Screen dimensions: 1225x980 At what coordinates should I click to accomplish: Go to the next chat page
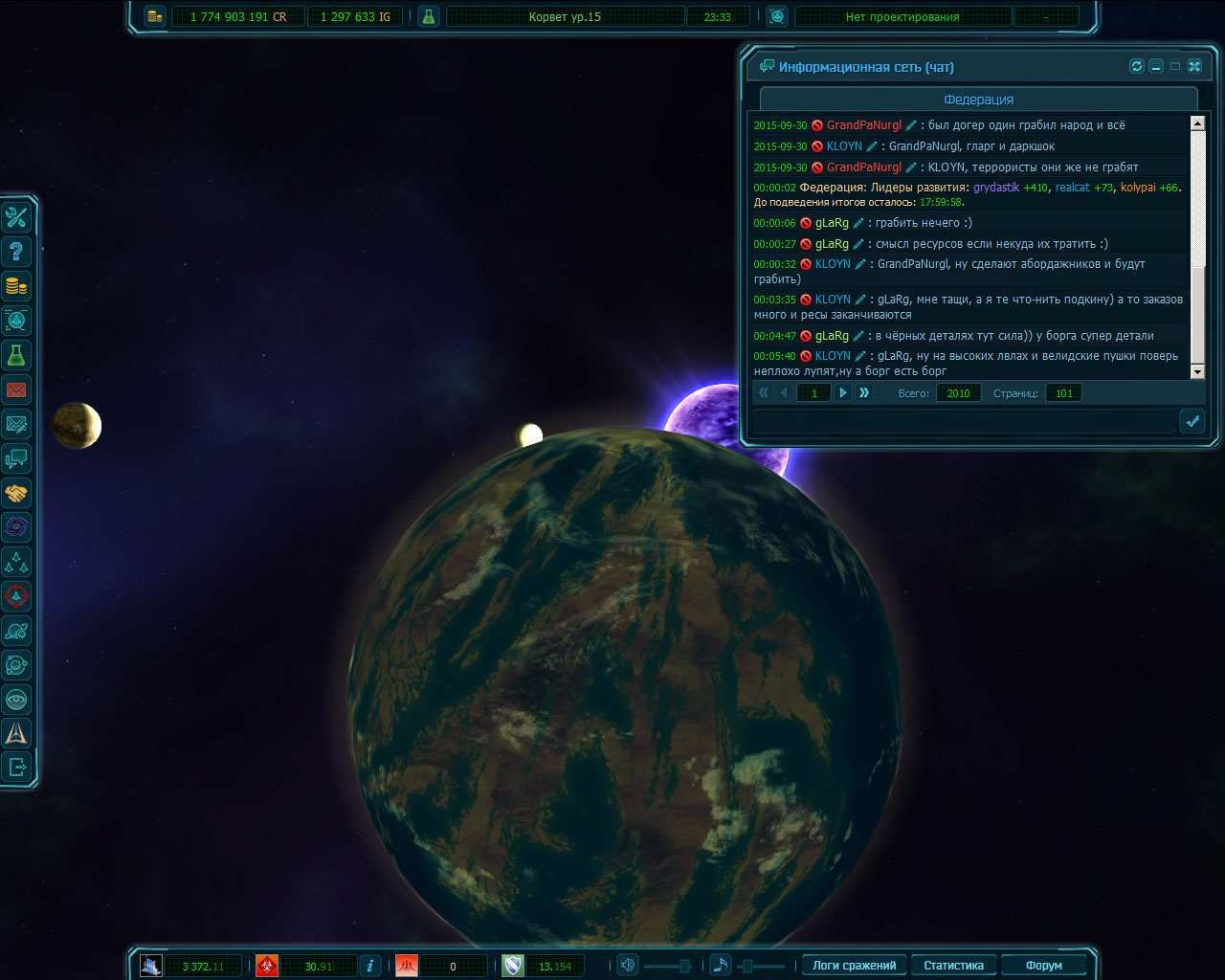(843, 392)
